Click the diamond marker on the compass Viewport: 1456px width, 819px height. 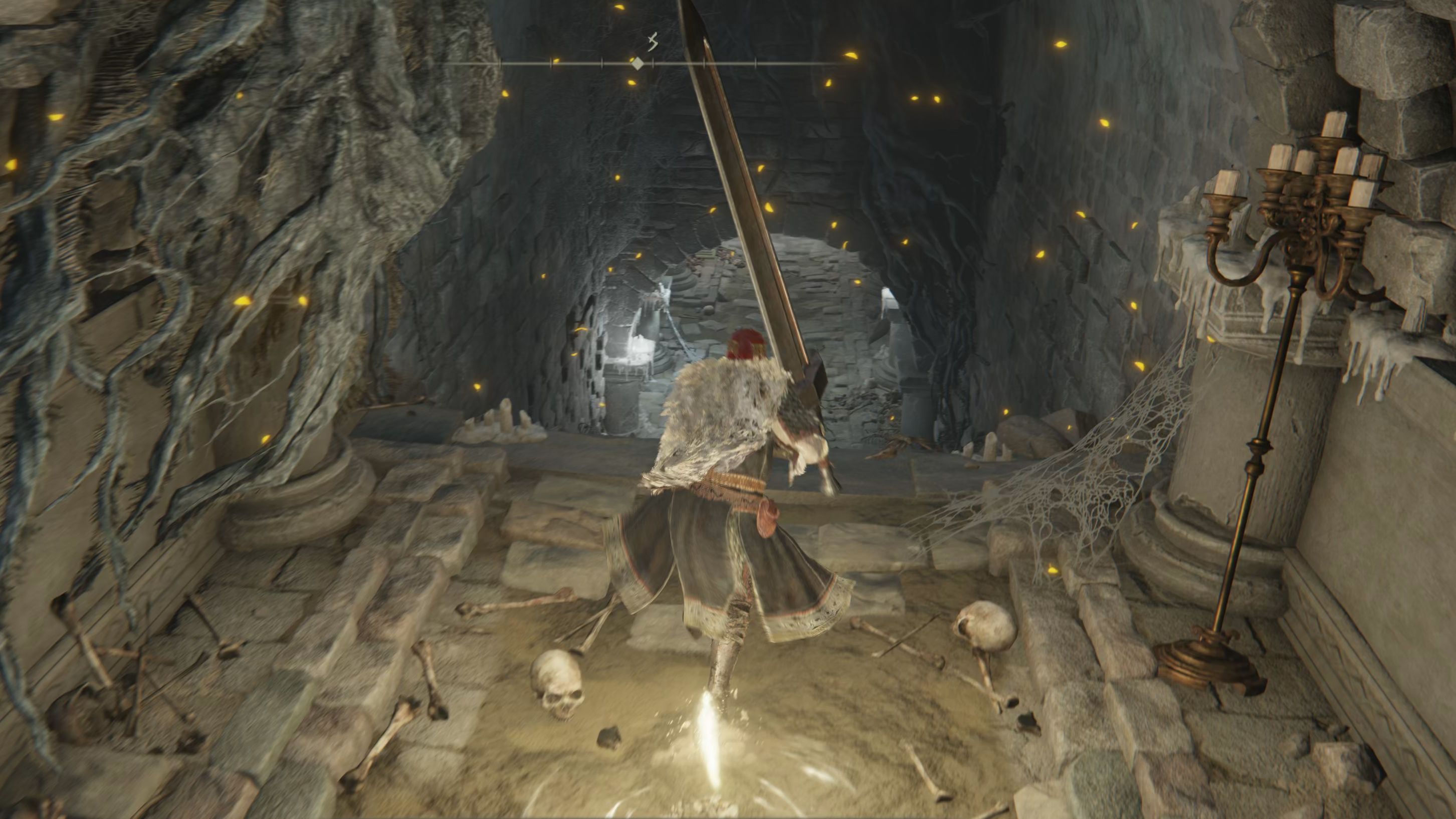[638, 63]
